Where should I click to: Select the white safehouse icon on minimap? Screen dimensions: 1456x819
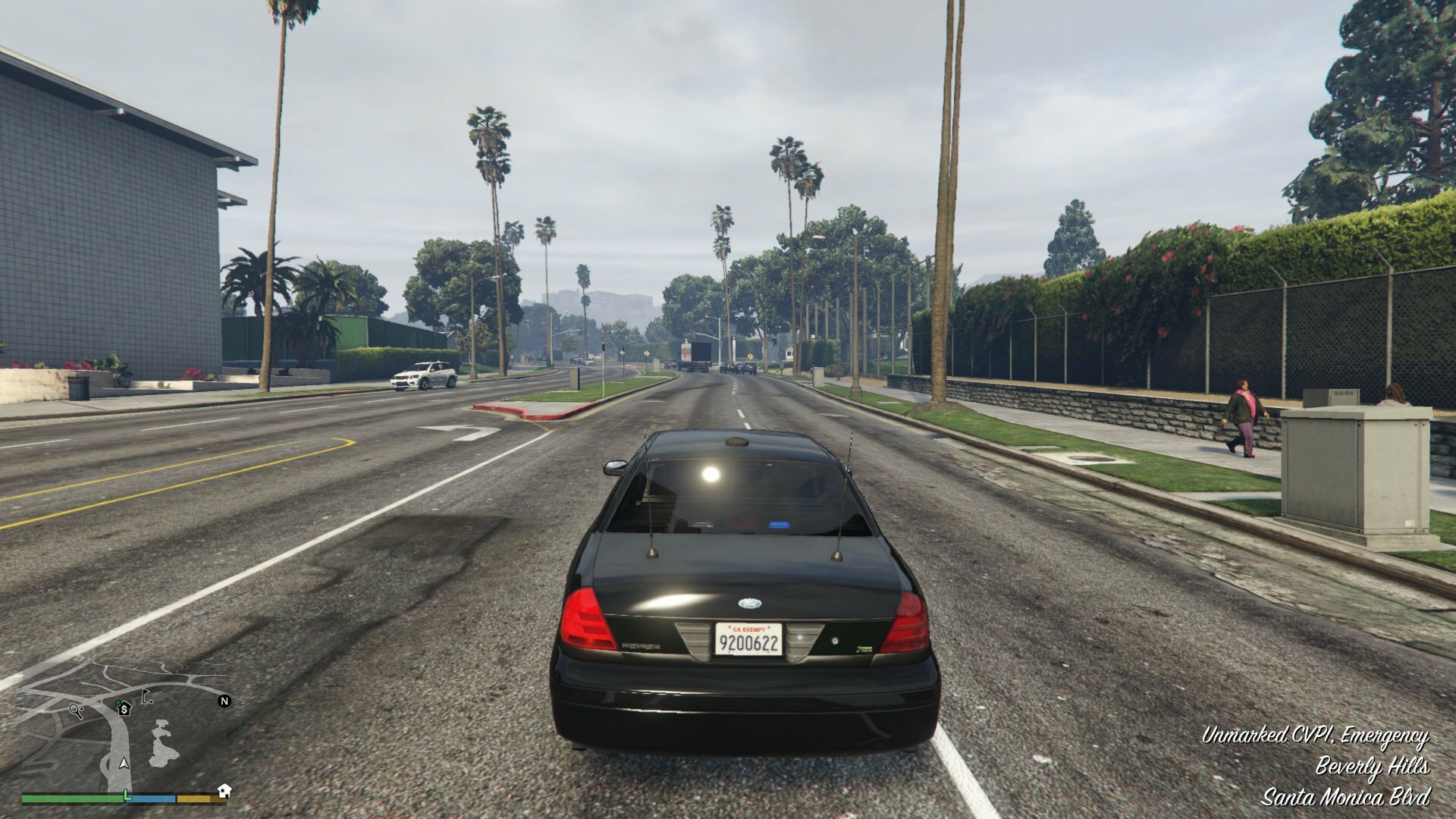coord(224,791)
